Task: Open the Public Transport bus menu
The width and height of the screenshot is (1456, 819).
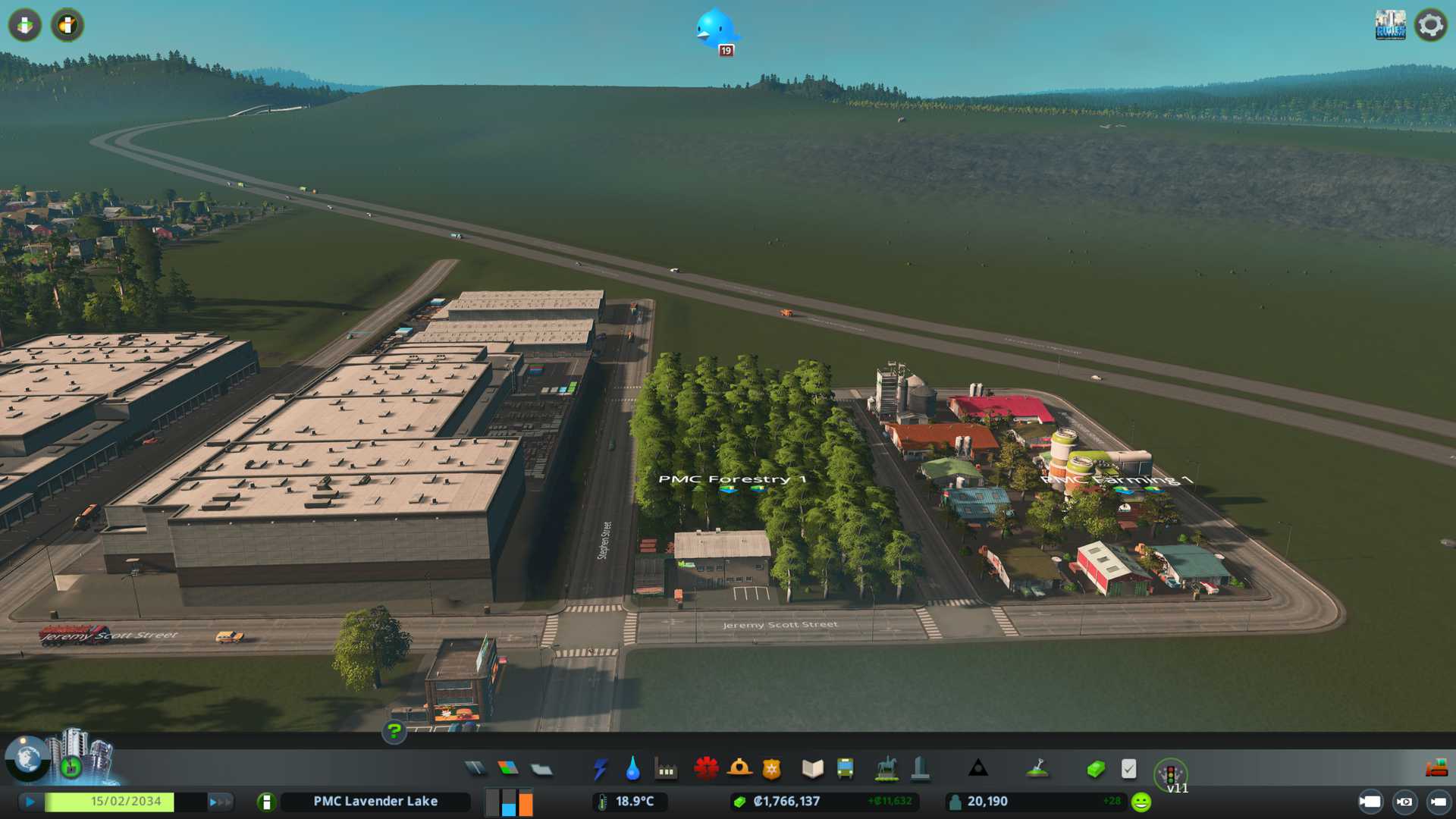Action: point(845,769)
